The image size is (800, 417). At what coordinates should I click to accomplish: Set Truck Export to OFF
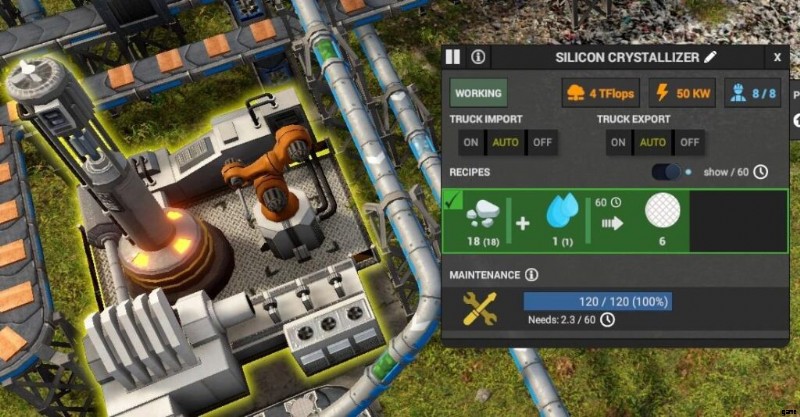point(690,142)
